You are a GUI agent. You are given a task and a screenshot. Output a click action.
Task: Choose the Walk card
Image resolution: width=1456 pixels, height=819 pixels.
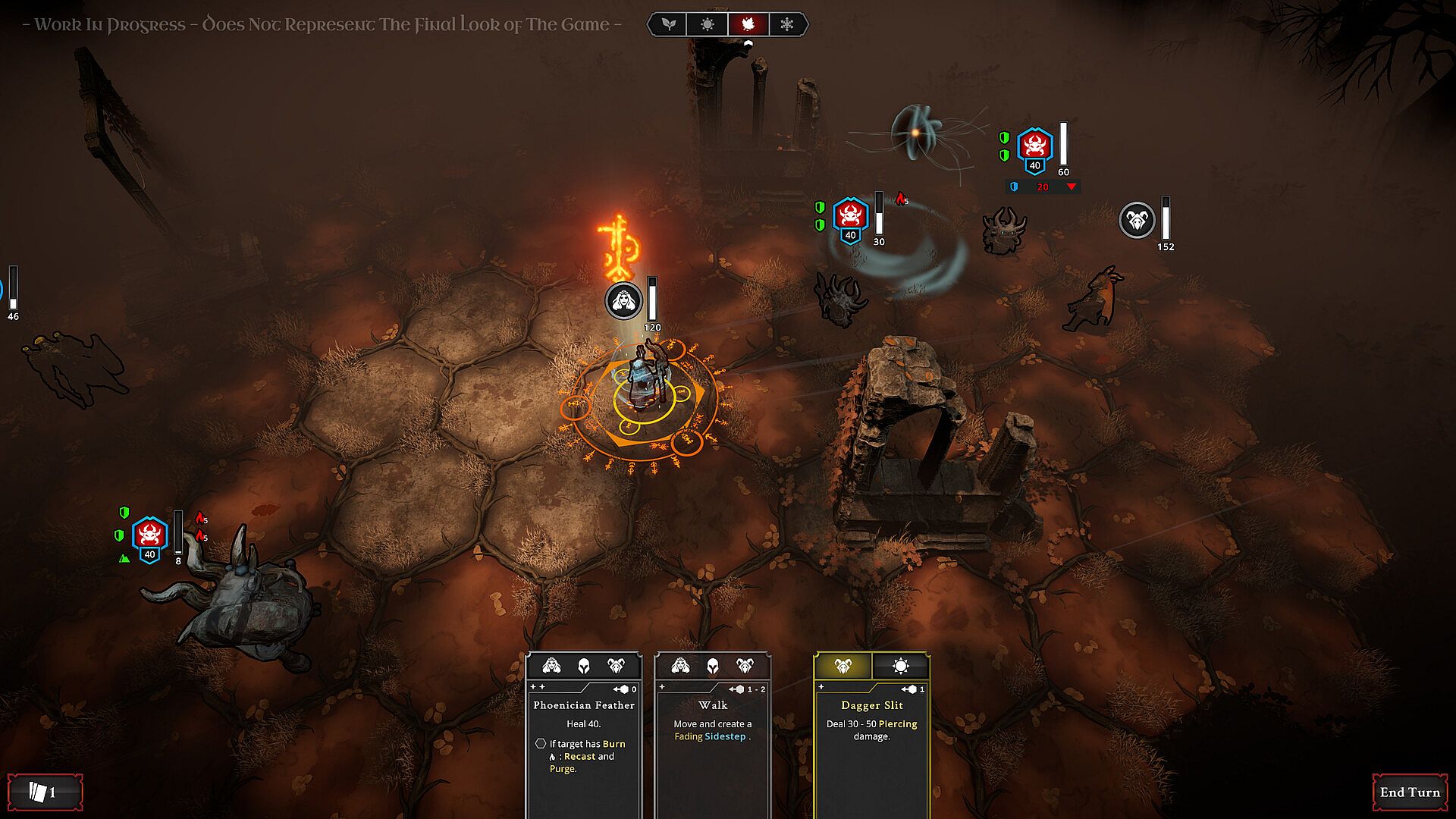tap(712, 736)
